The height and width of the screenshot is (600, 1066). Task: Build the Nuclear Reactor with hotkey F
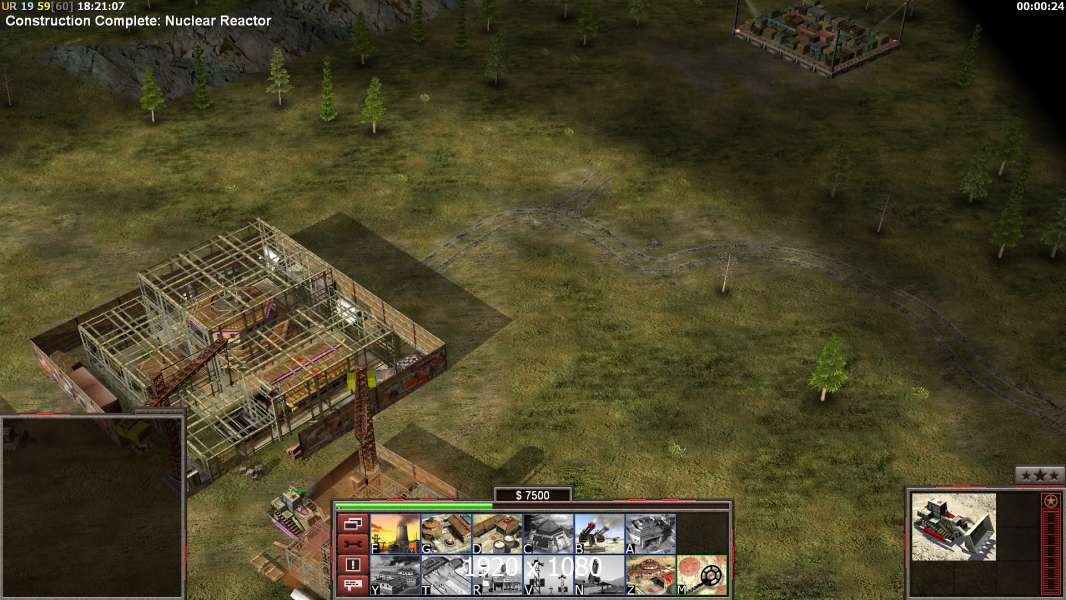point(395,534)
